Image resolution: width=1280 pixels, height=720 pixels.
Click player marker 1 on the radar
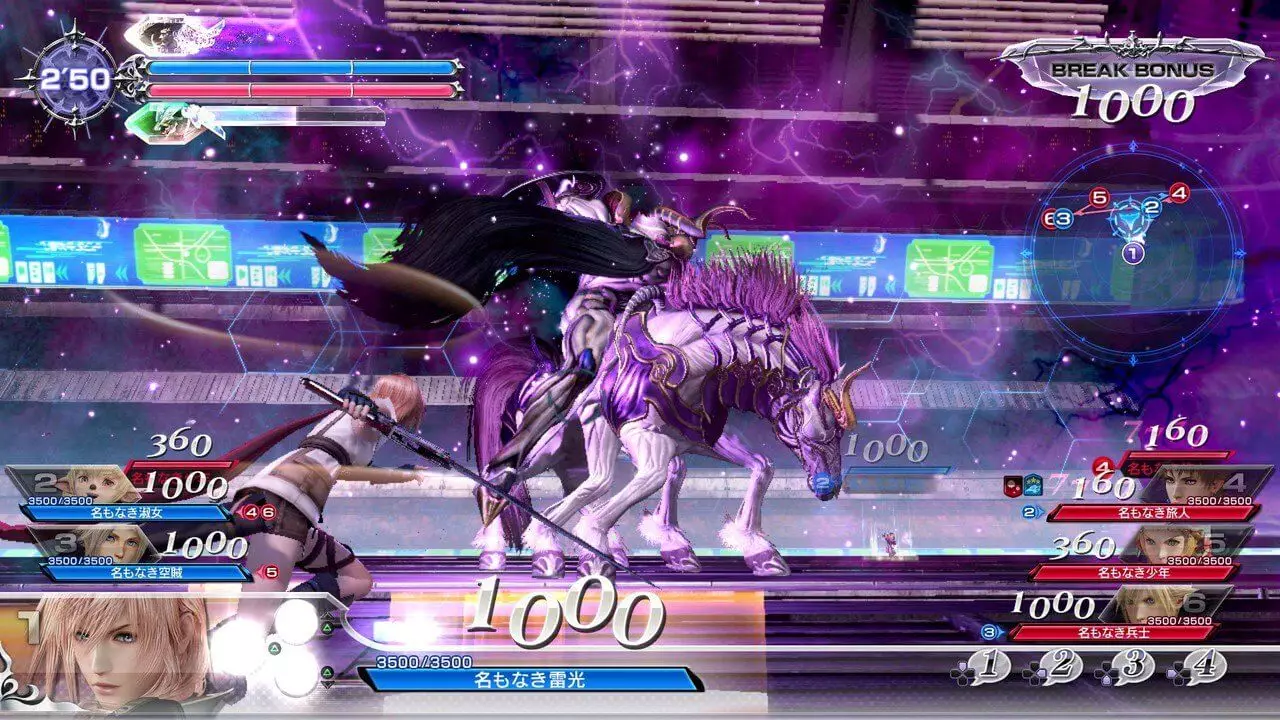tap(1132, 252)
